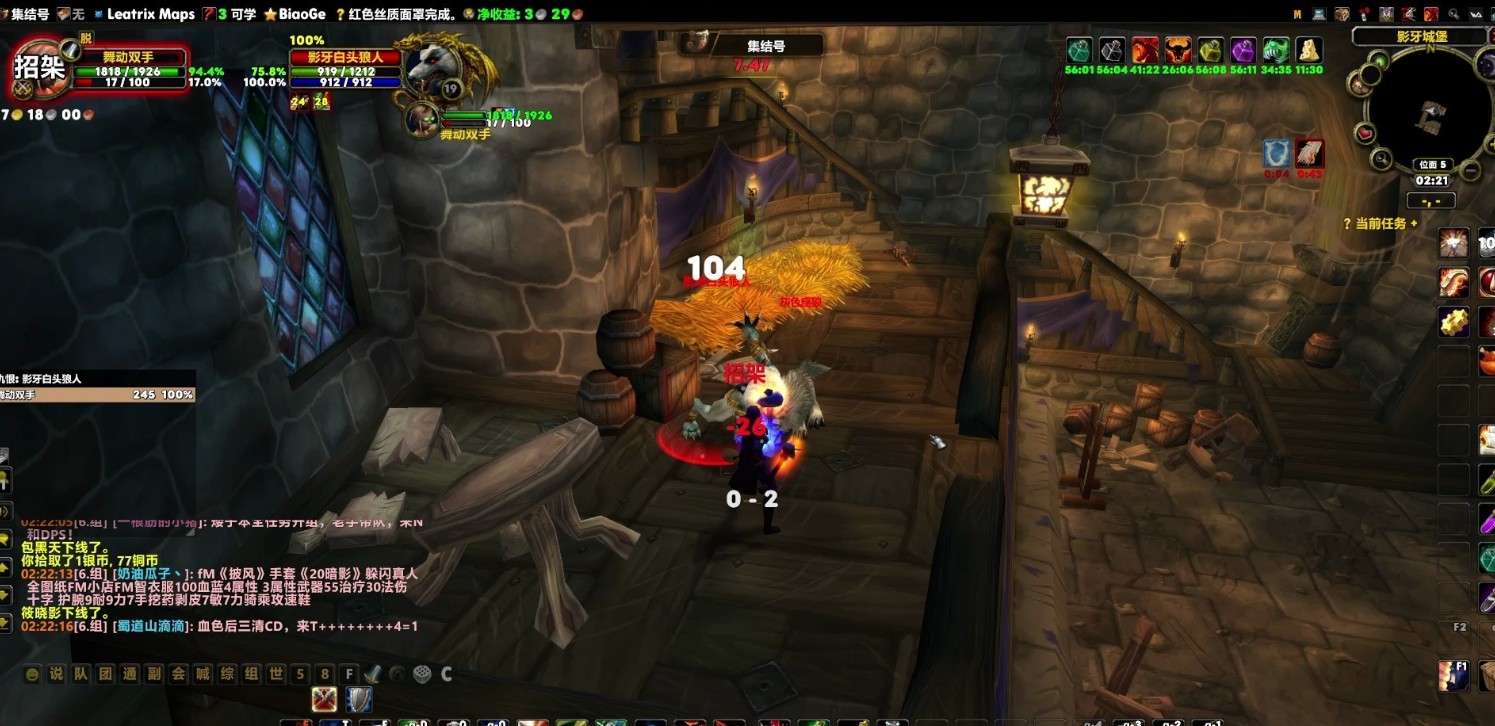Select the crossed axes stance icon
Image resolution: width=1495 pixels, height=726 pixels.
point(323,699)
